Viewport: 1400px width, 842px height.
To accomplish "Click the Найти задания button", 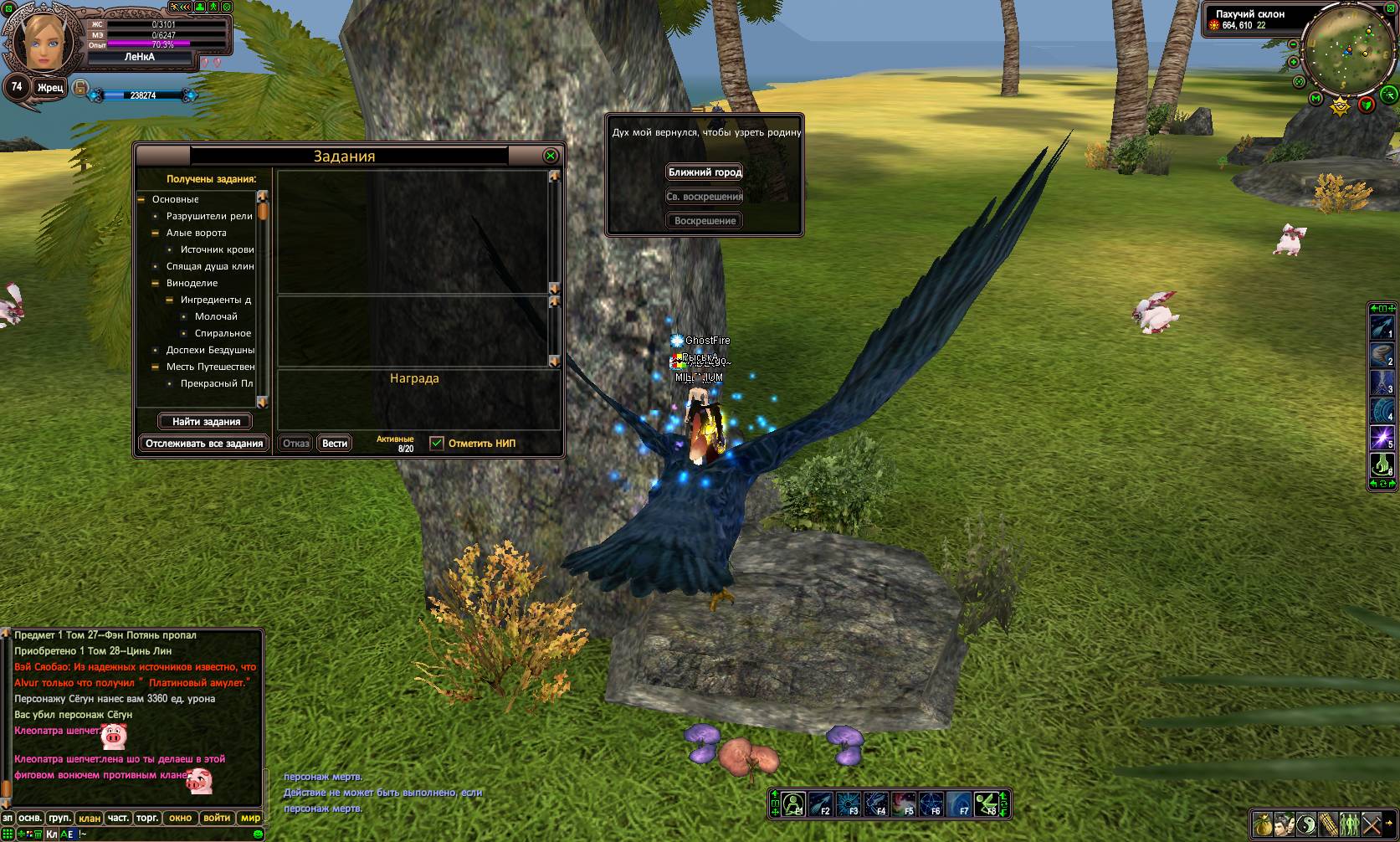I will [206, 422].
